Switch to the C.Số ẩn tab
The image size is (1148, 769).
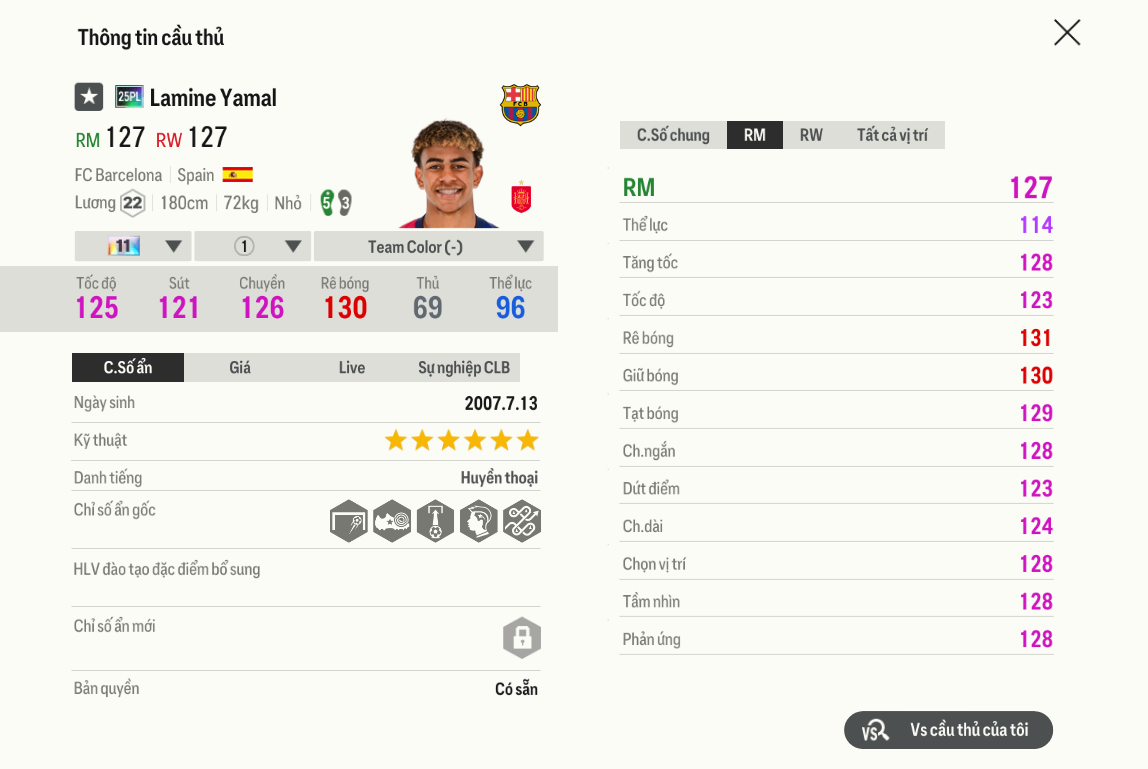(x=128, y=368)
